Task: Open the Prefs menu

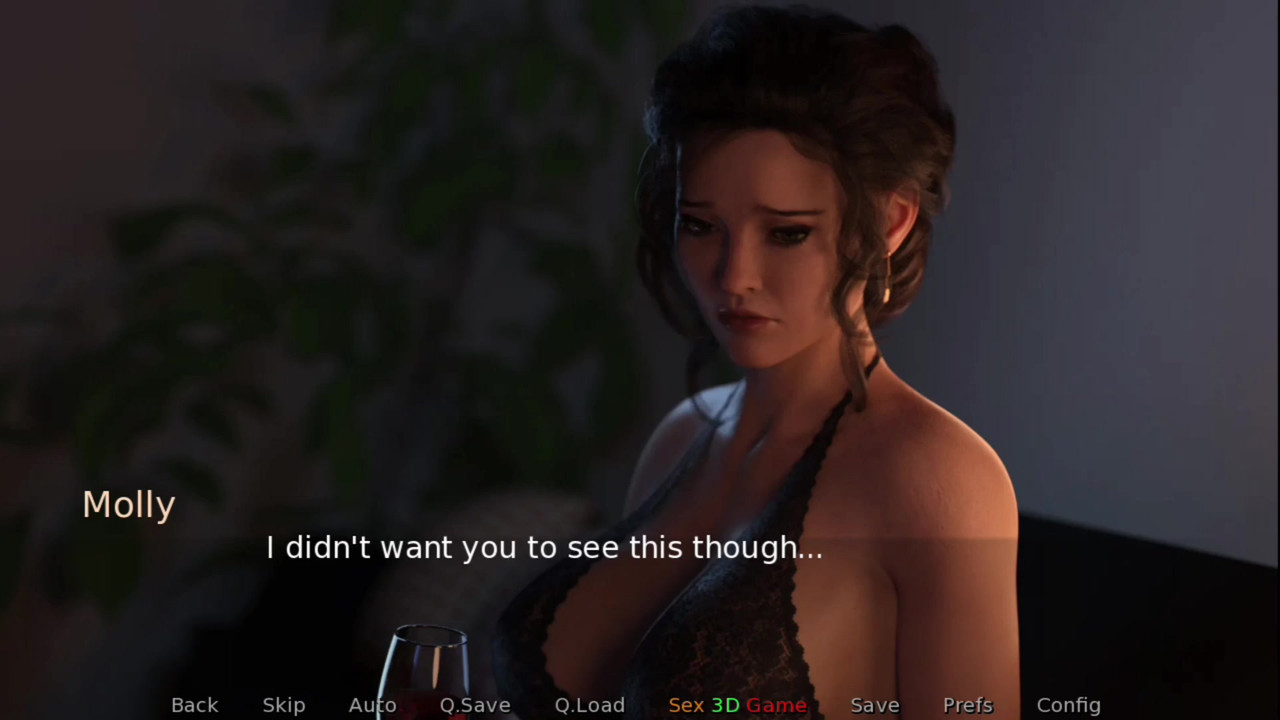Action: 968,705
